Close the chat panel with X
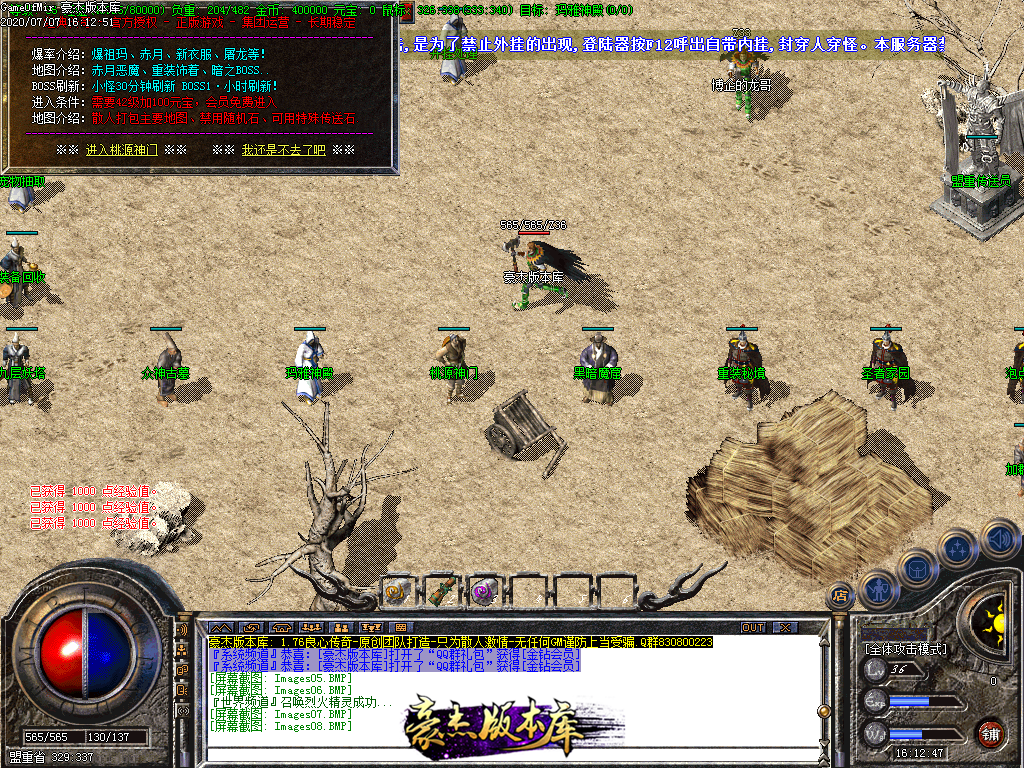This screenshot has width=1024, height=768. click(x=786, y=627)
